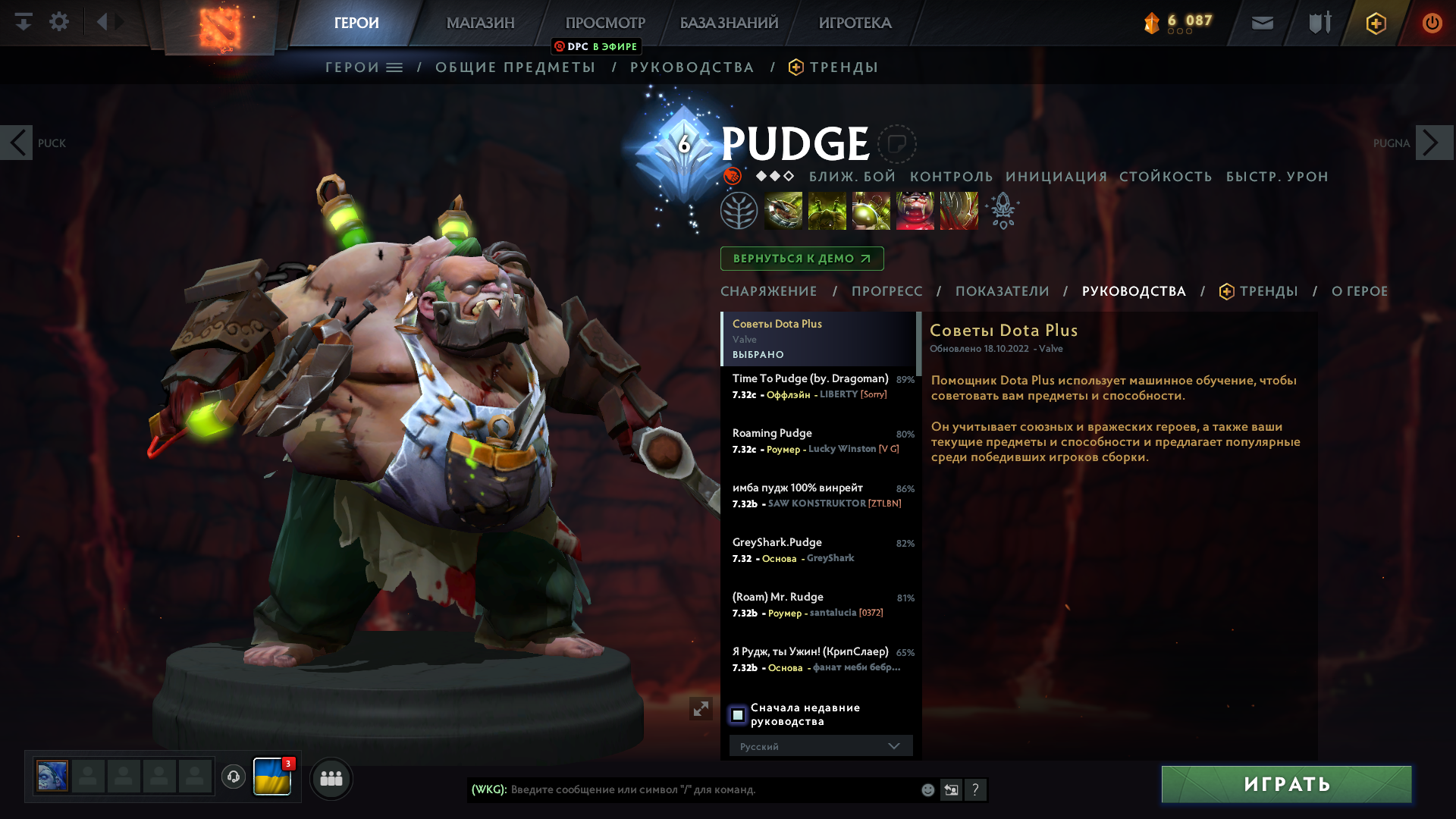Screen dimensions: 1456x819
Task: Toggle 'Сначала недавние руководства' checkbox
Action: coord(739,714)
